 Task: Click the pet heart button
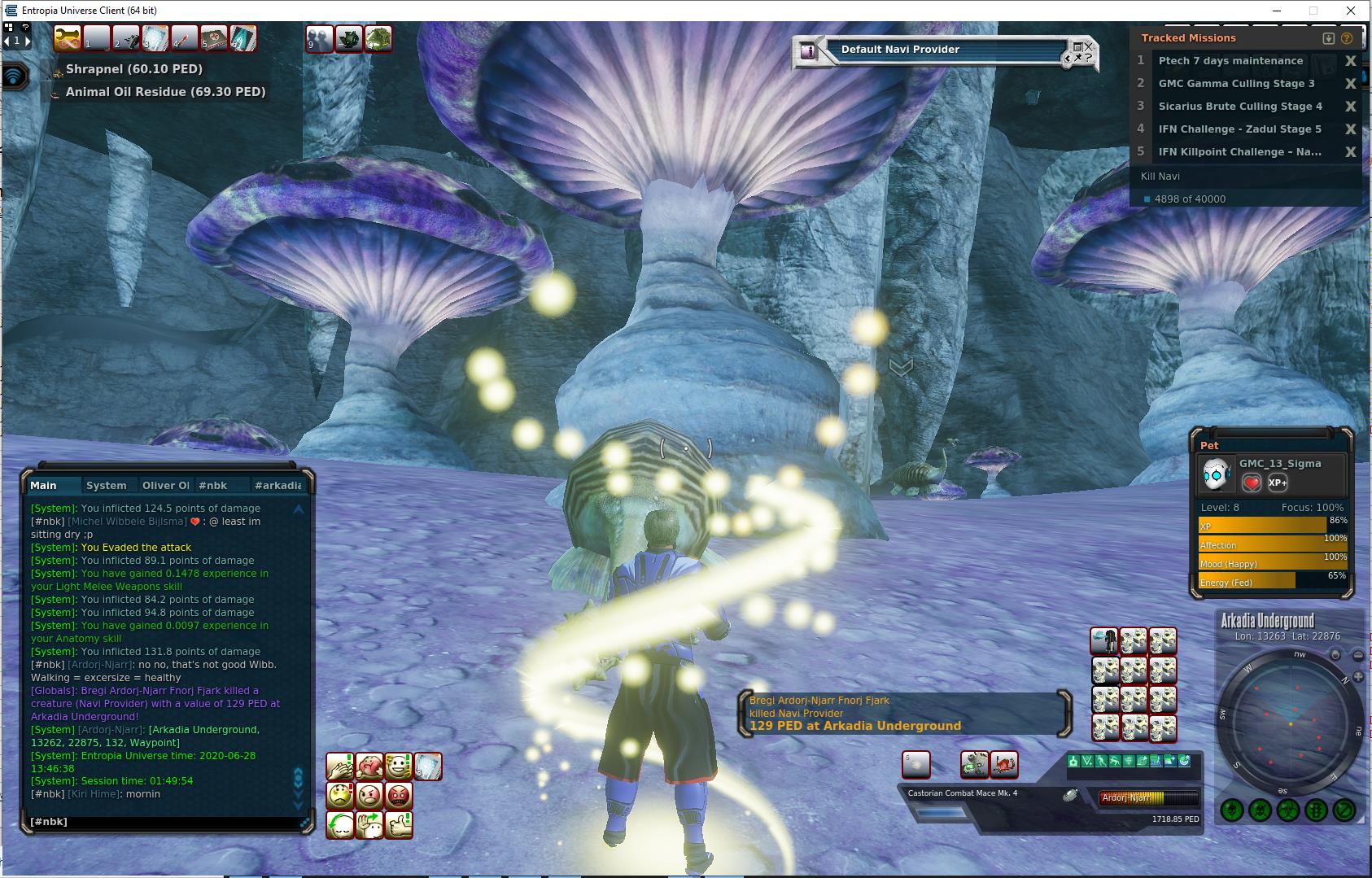pyautogui.click(x=1252, y=483)
